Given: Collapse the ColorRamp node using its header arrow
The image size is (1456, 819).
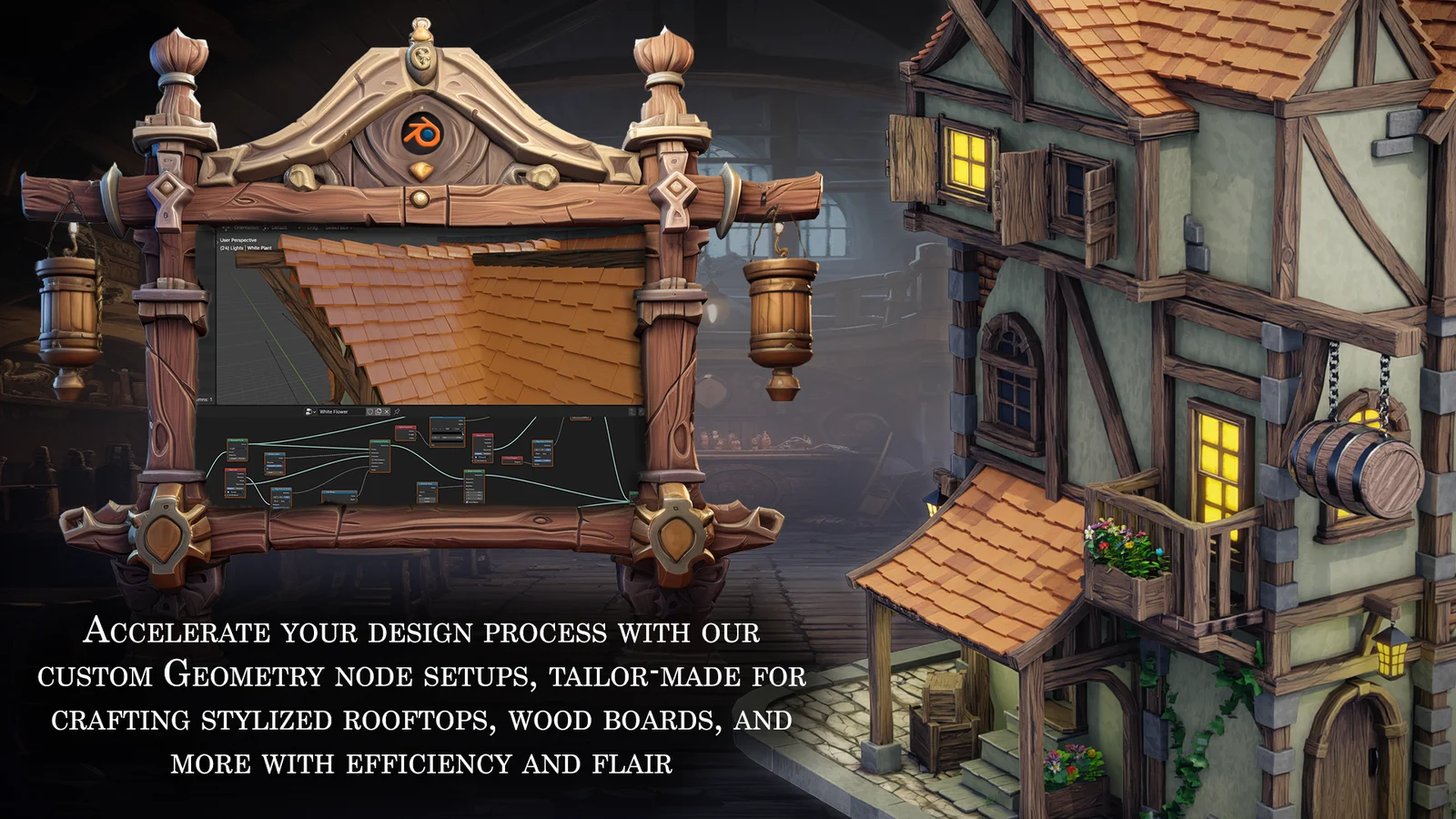Looking at the screenshot, I should [x=430, y=418].
